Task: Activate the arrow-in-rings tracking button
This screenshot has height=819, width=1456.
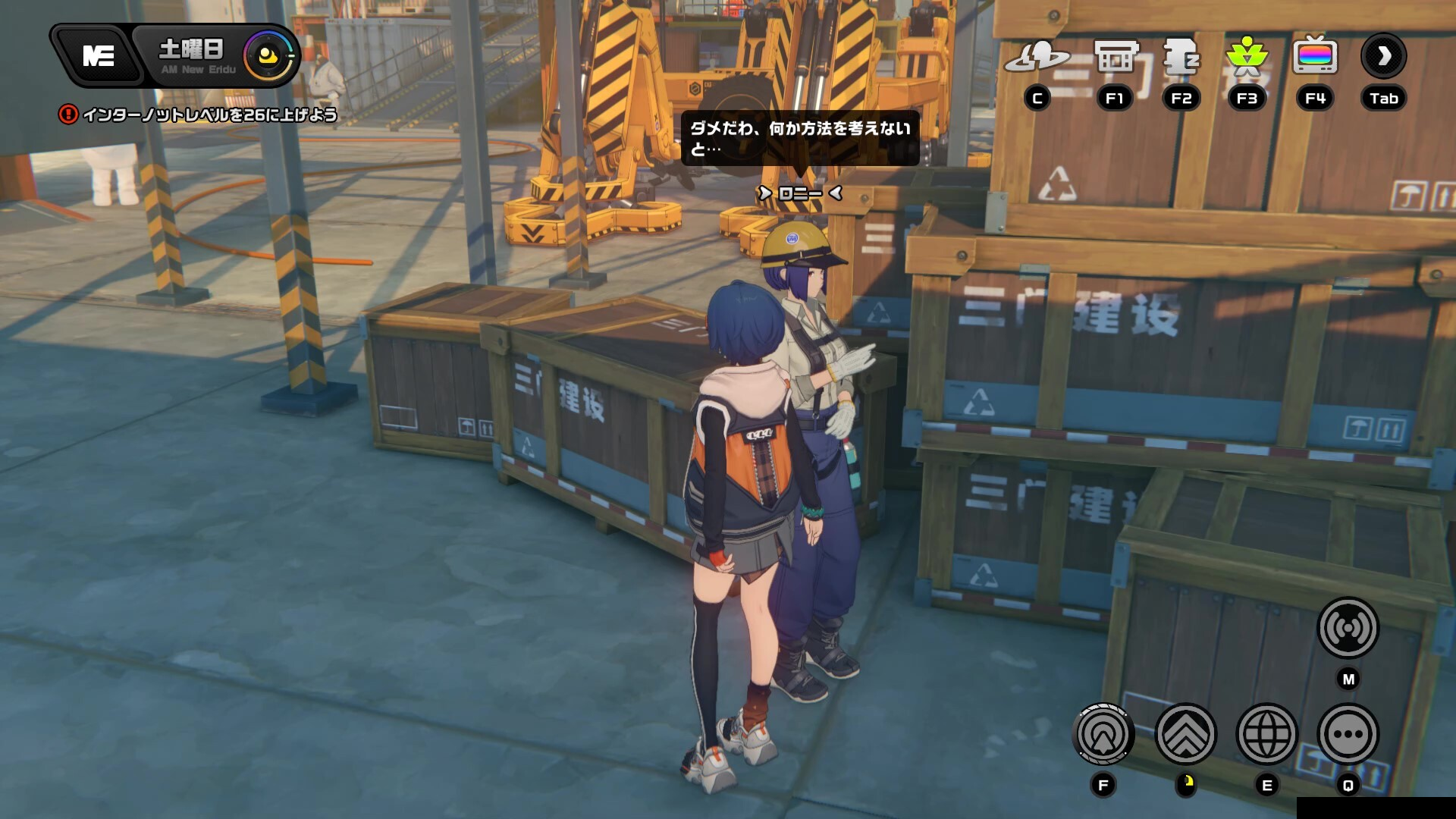Action: pyautogui.click(x=1103, y=734)
